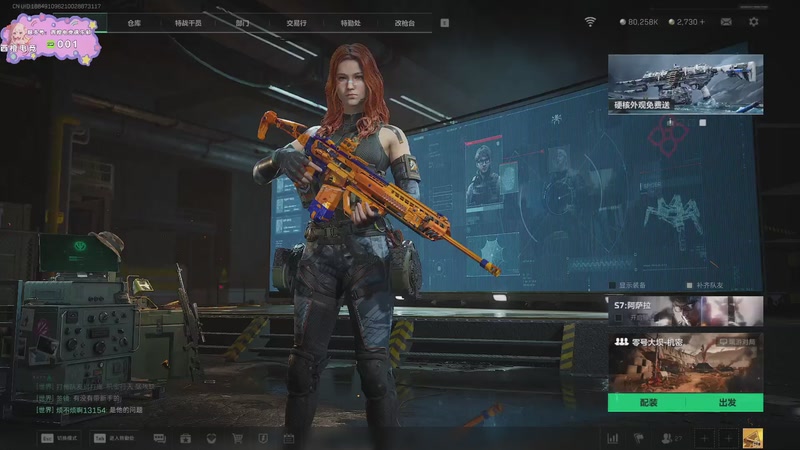Select the S7 阿萨拉 season card

685,311
